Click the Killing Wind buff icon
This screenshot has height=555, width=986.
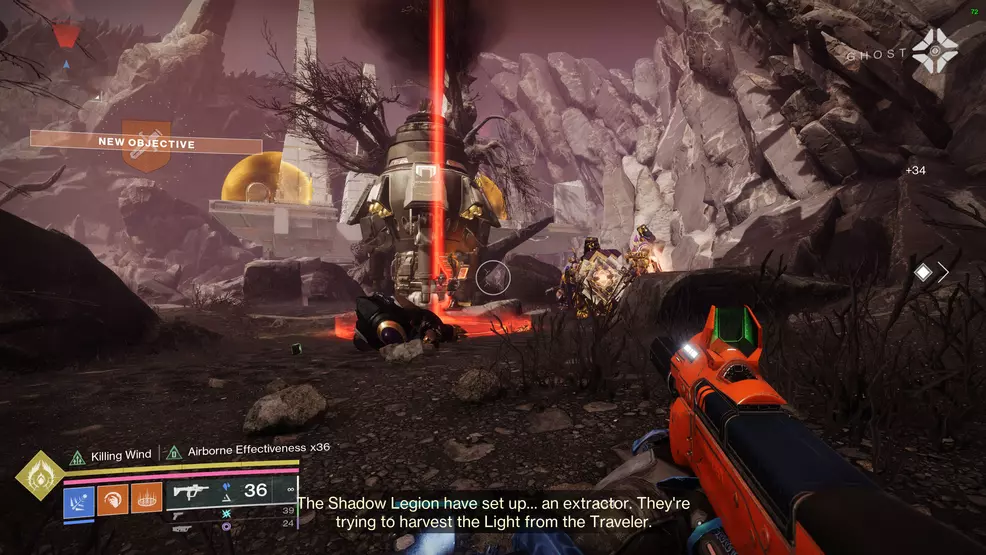tap(76, 456)
